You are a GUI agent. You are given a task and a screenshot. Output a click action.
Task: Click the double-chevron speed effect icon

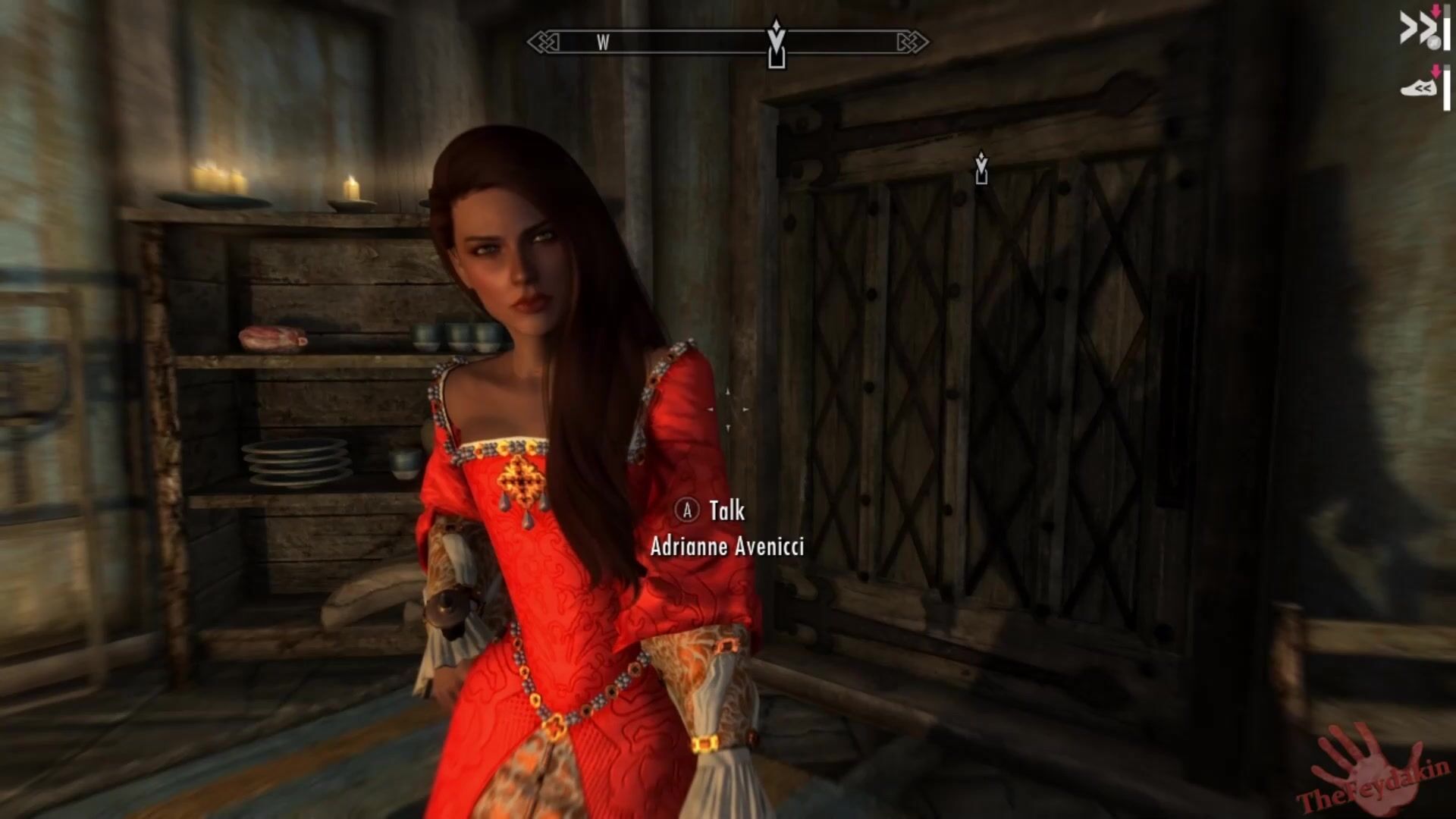[x=1417, y=29]
